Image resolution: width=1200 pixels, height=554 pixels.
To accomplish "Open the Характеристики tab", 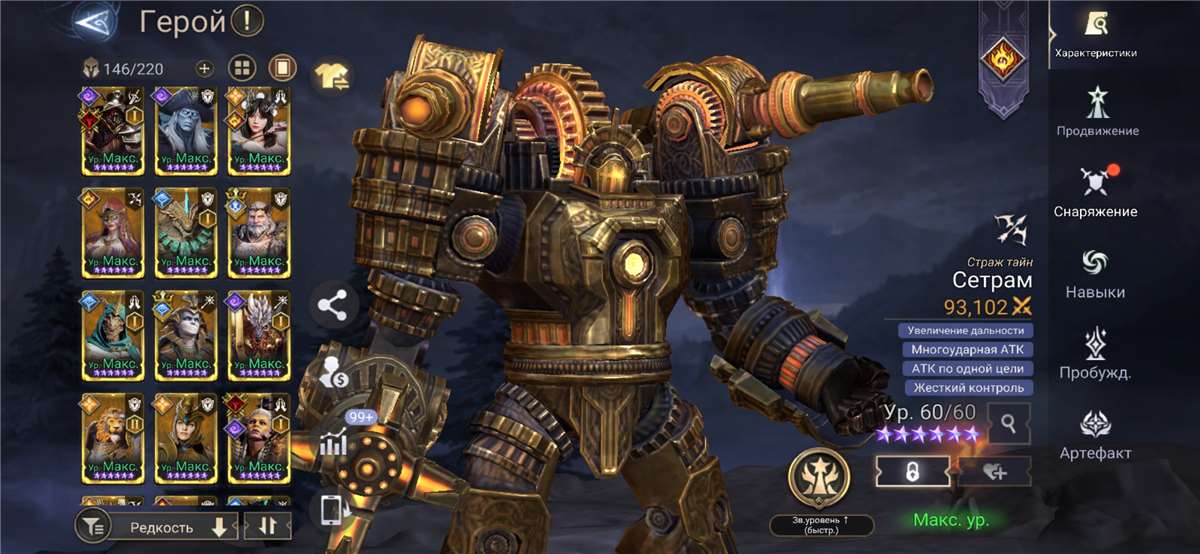I will (x=1095, y=34).
